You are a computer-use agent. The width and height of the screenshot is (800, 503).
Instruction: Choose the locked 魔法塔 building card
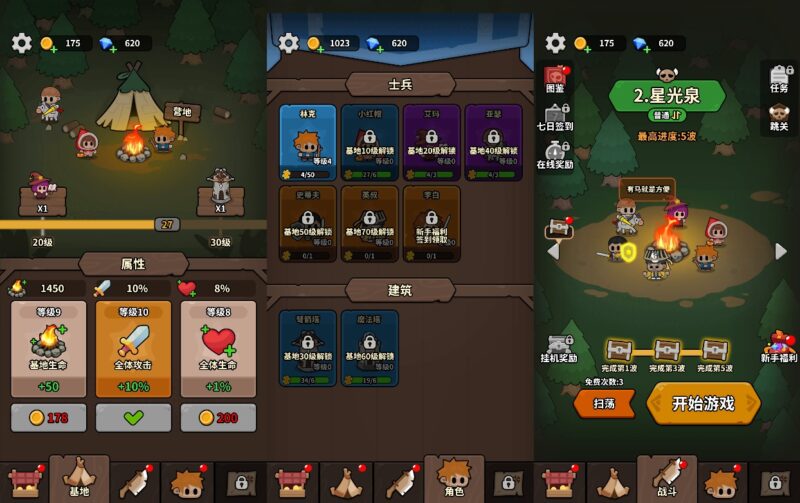coord(370,348)
